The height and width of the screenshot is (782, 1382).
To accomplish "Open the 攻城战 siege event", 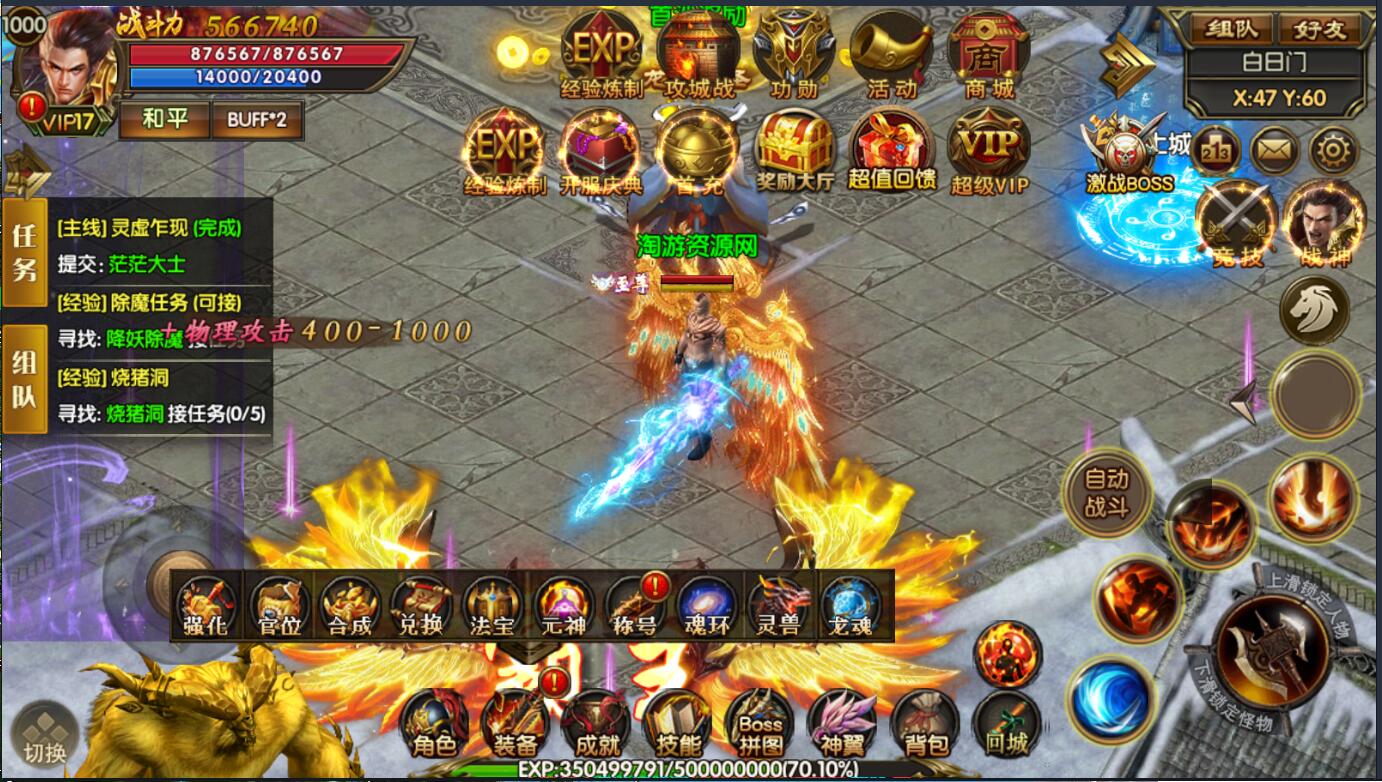I will coord(698,55).
